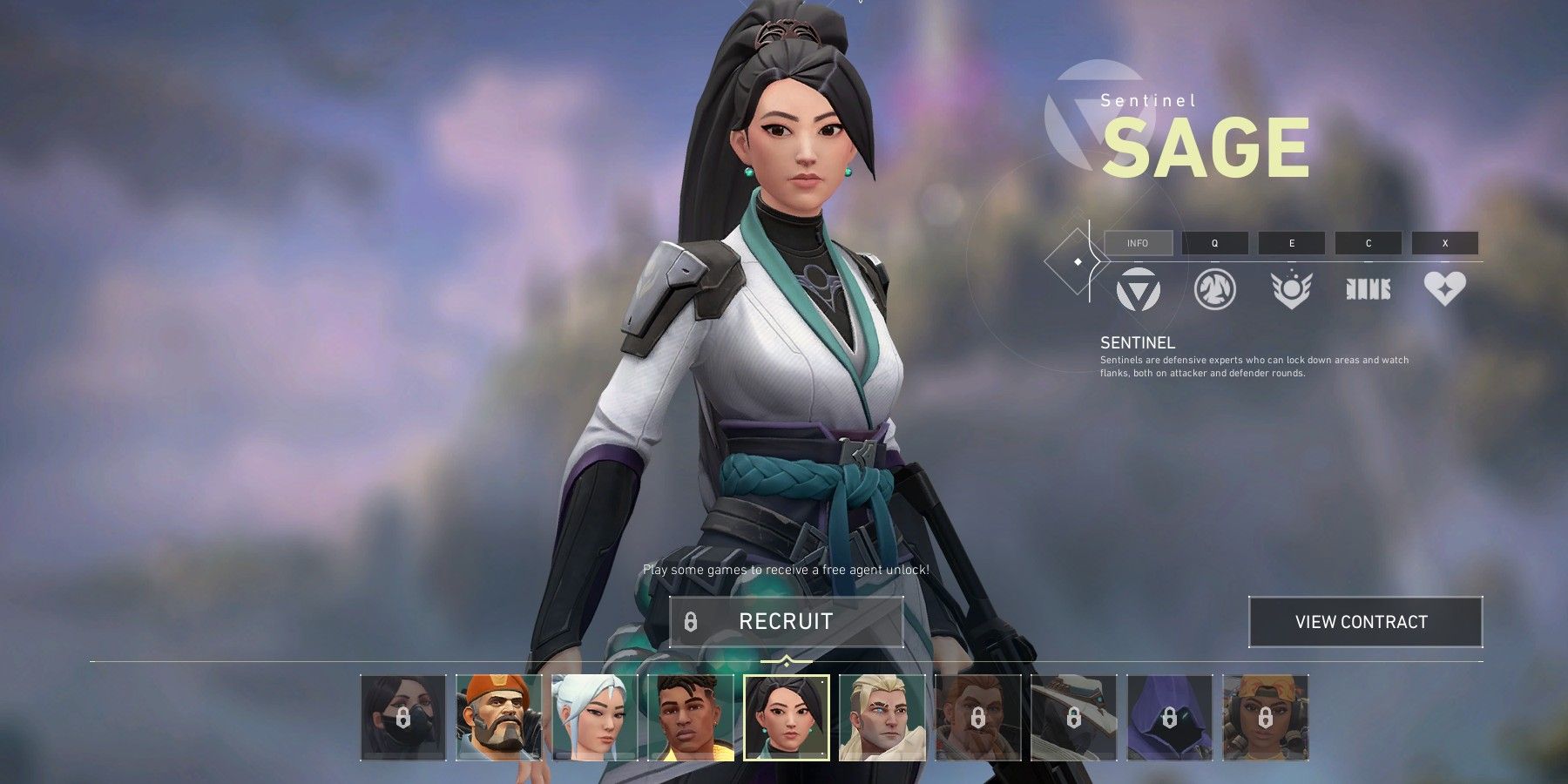Open VIEW CONTRACT
This screenshot has height=784, width=1568.
[x=1363, y=621]
